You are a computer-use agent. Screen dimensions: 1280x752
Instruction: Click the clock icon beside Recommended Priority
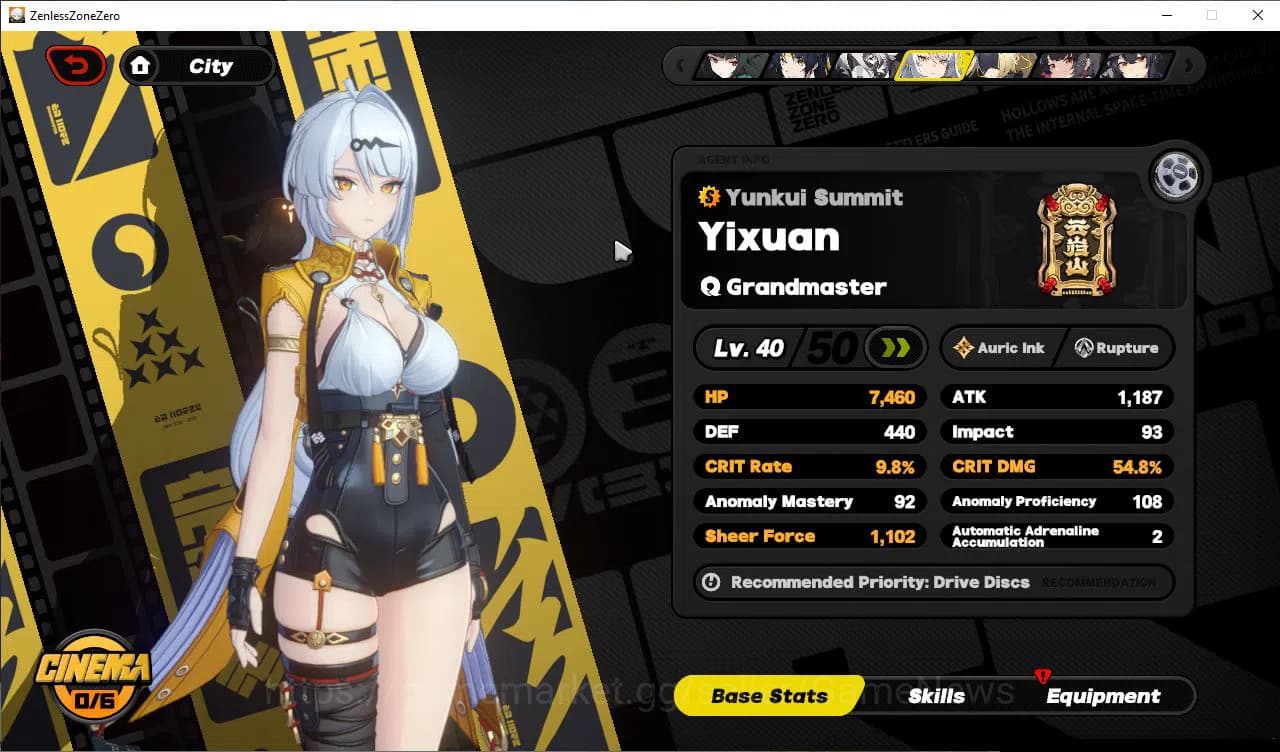coord(711,583)
